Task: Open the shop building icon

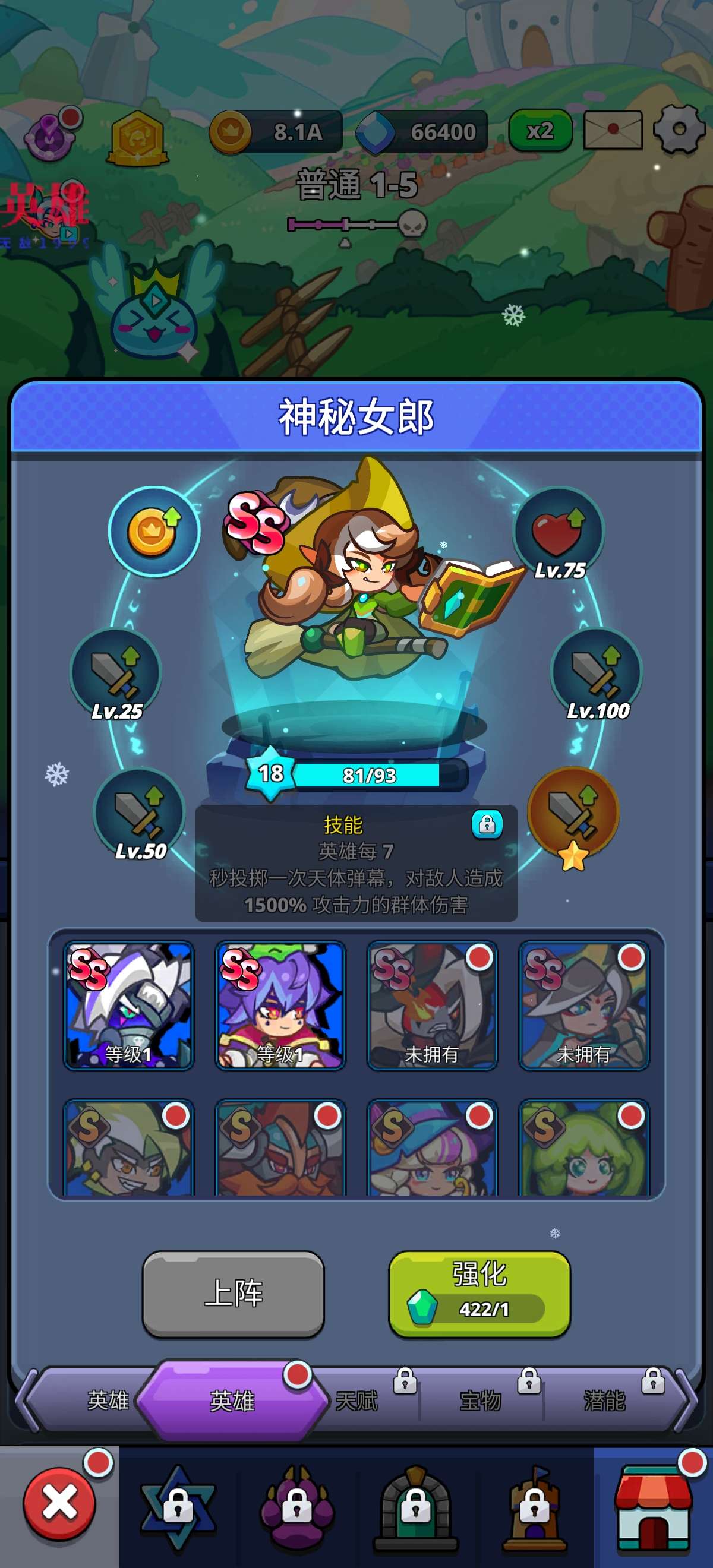Action: click(x=654, y=1506)
